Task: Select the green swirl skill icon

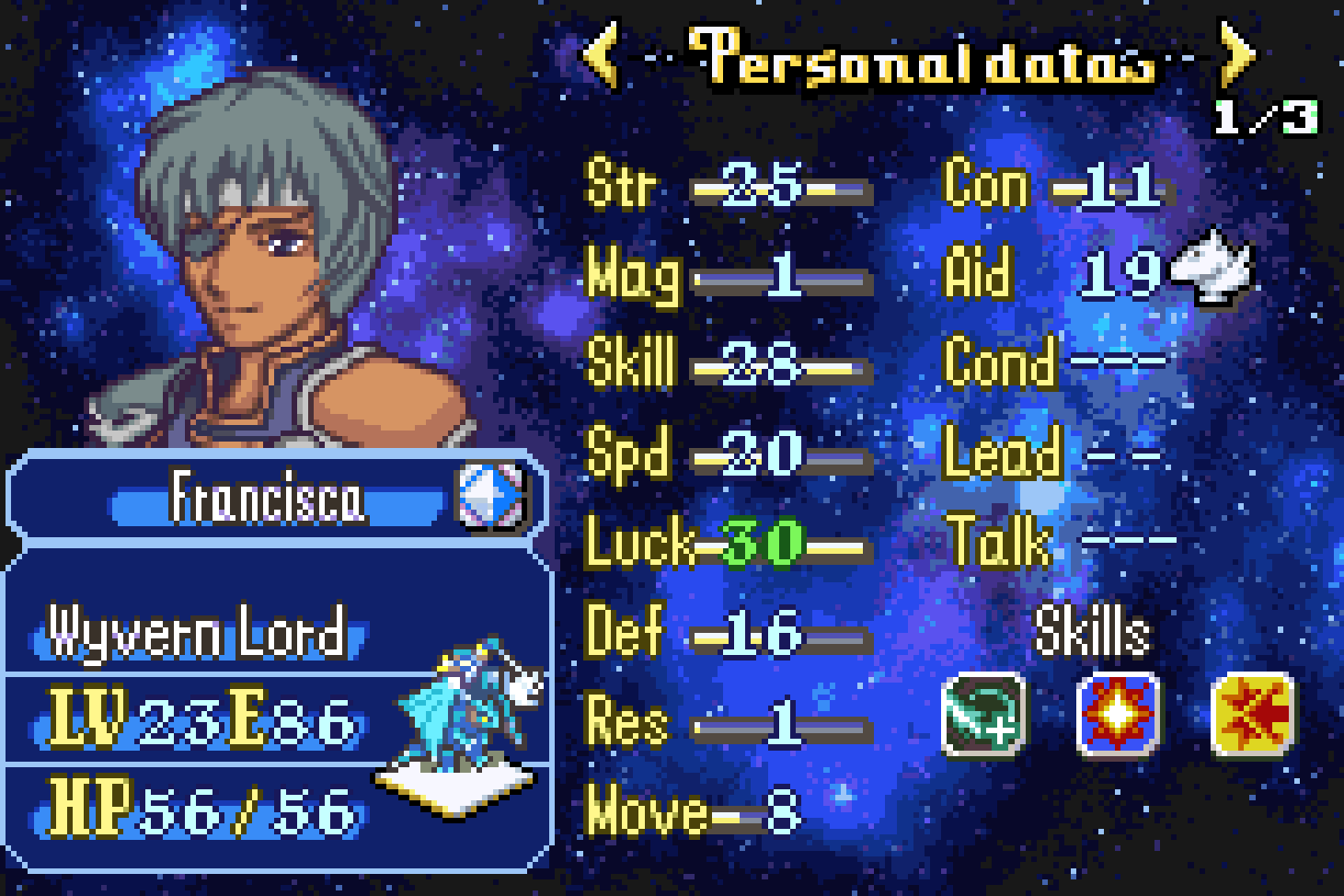Action: click(982, 714)
